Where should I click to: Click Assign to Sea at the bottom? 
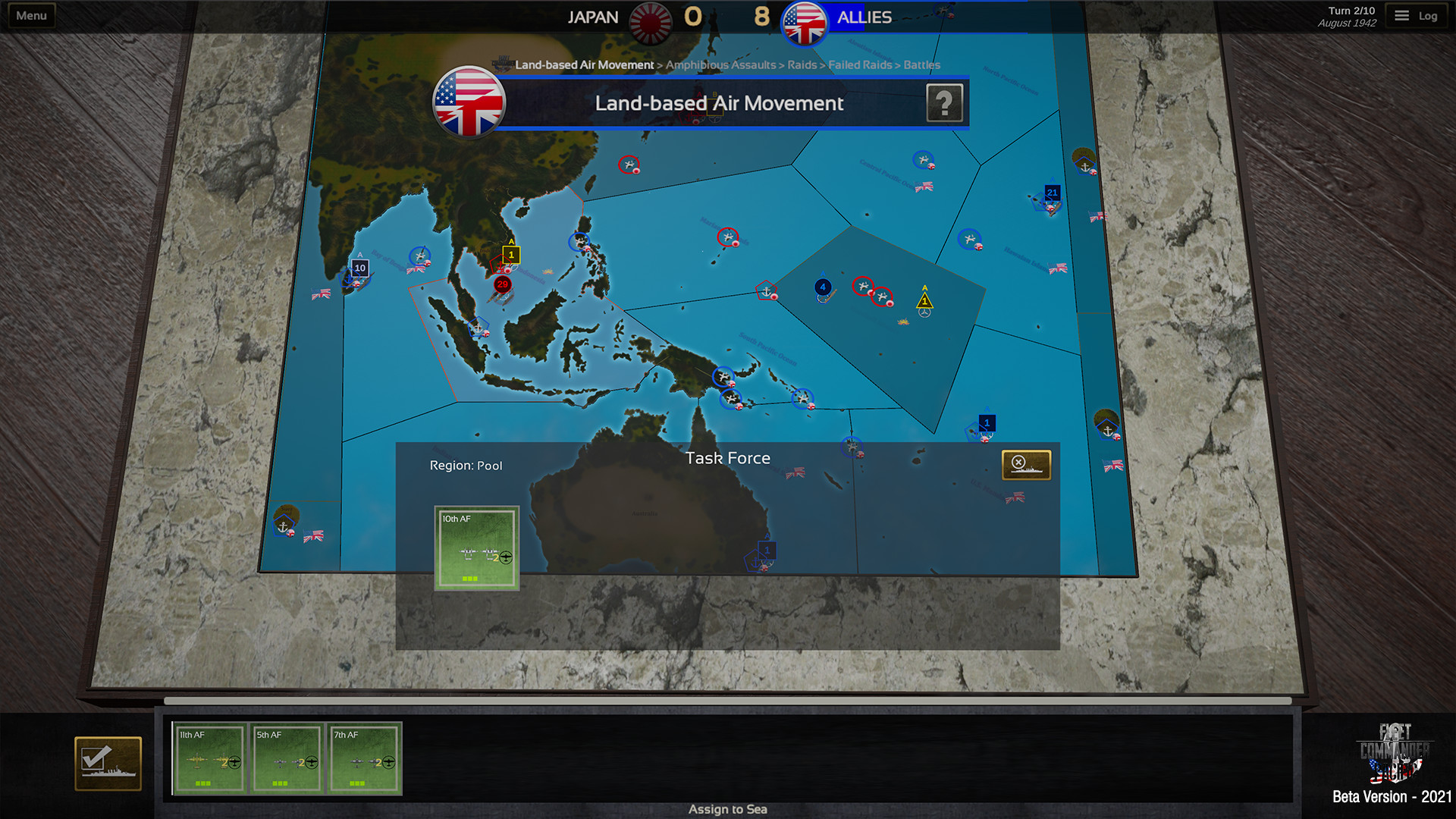(x=727, y=808)
